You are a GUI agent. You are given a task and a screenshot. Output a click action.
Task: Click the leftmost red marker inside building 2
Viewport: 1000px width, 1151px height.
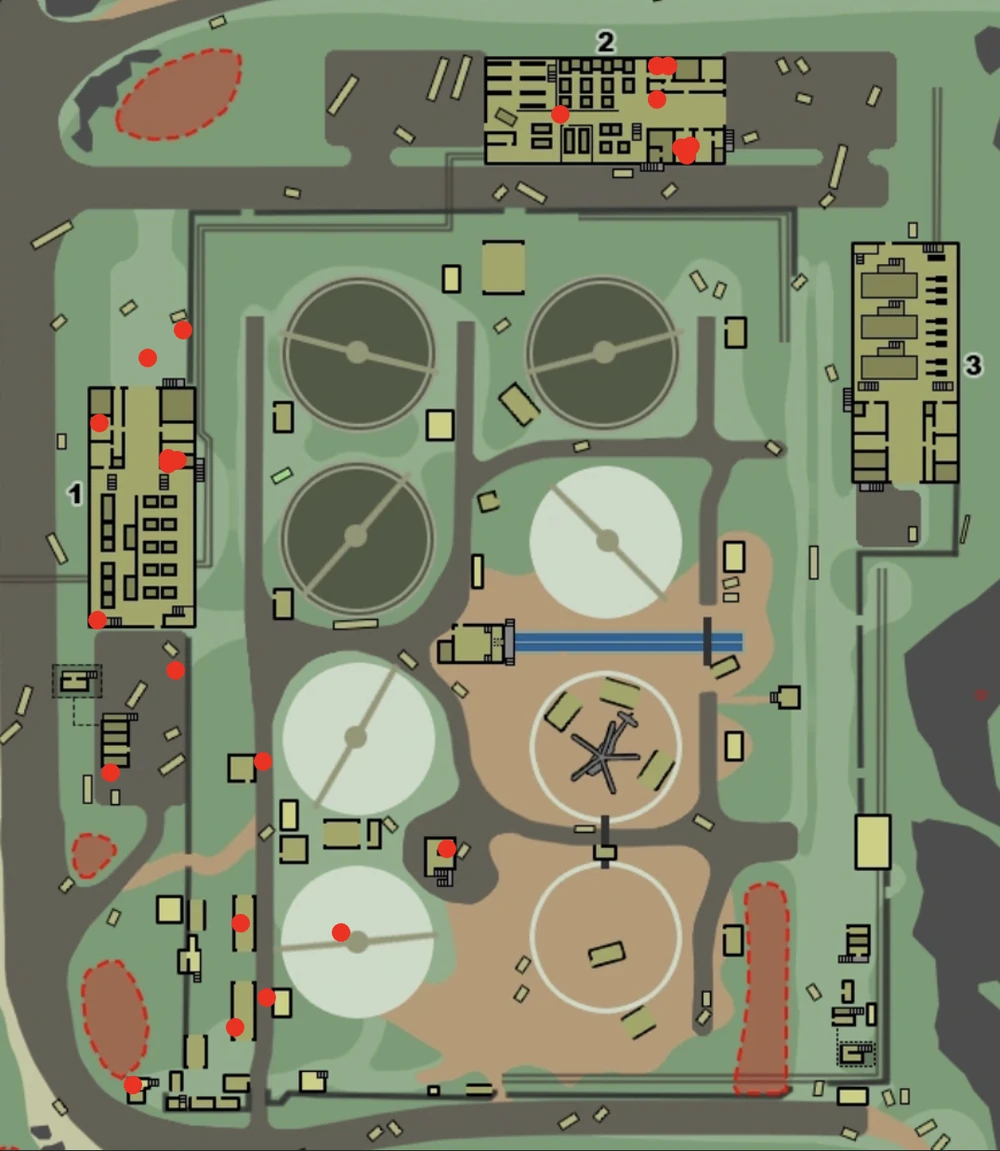point(560,114)
